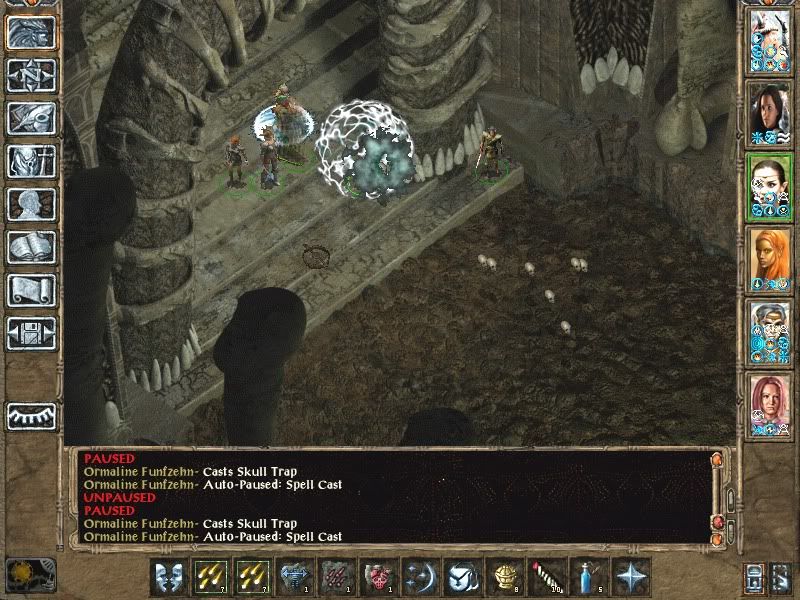Open the crescent moon cast spell button
This screenshot has height=600, width=800.
coord(419,577)
